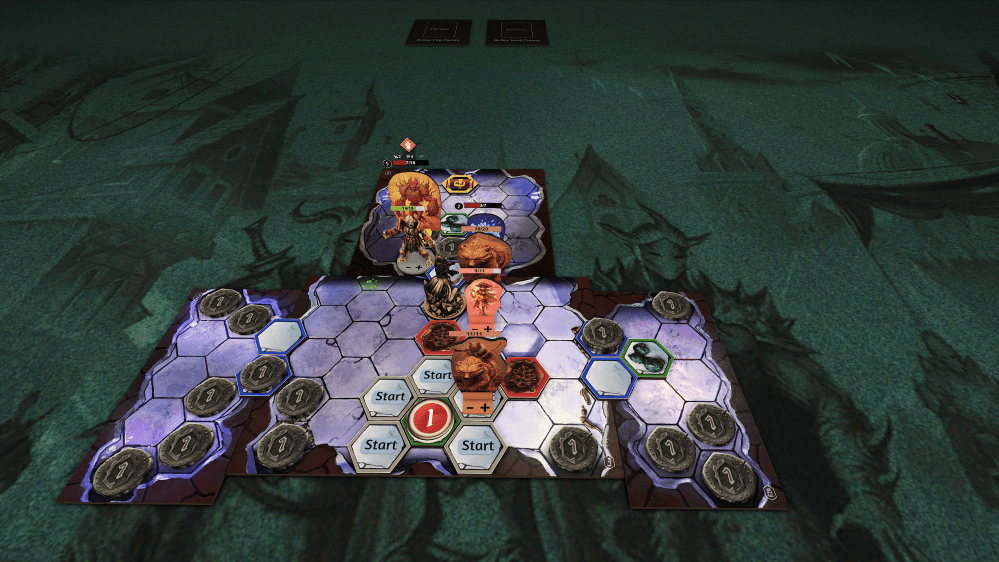This screenshot has width=999, height=562.
Task: Click the left black counter panel
Action: tap(438, 32)
